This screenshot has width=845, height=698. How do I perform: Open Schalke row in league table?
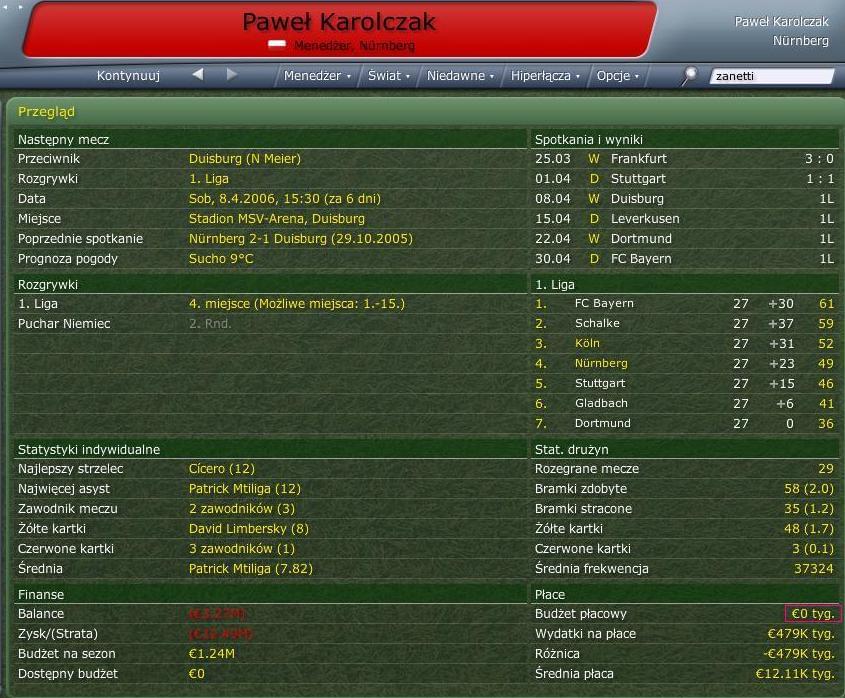[597, 324]
